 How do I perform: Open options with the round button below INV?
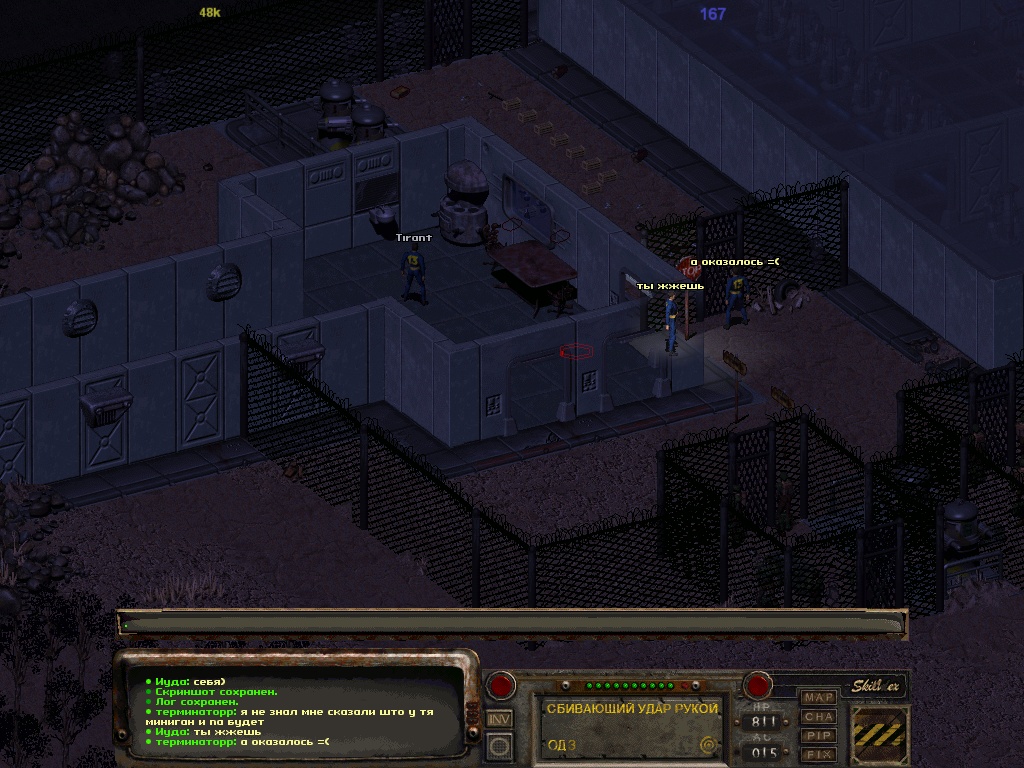point(500,745)
